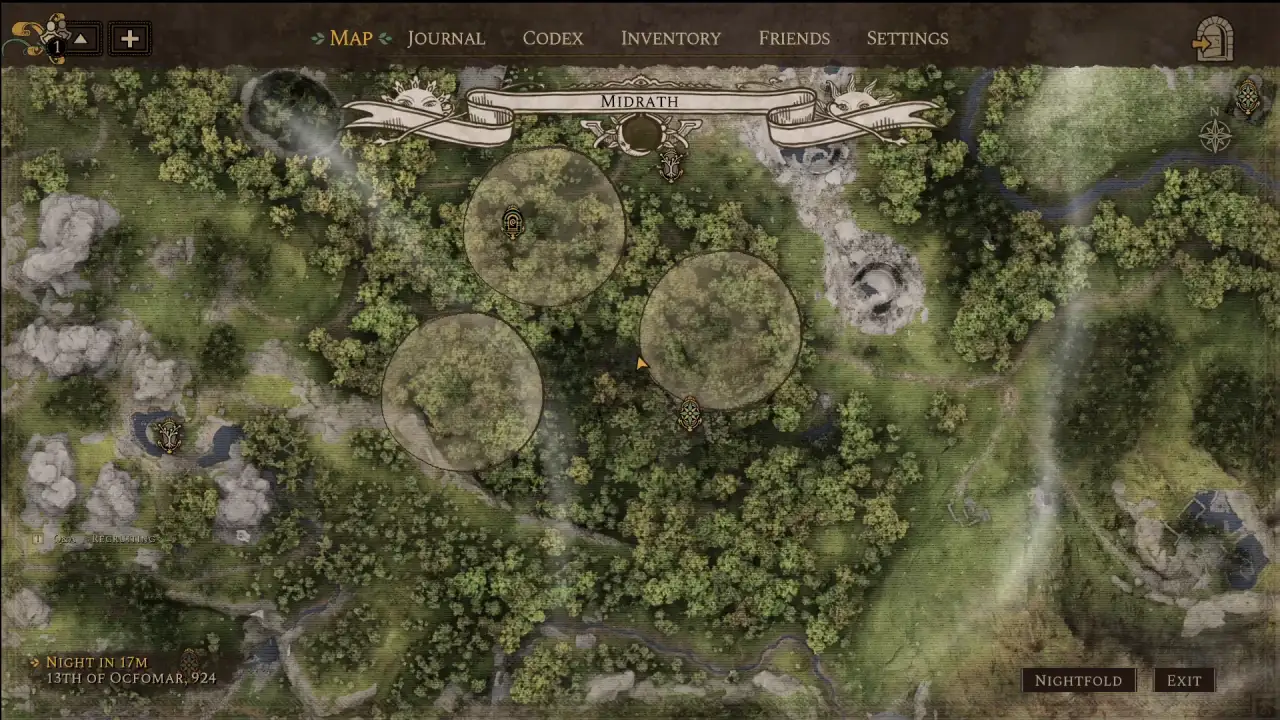Viewport: 1280px width, 720px height.
Task: Show the Friends tab
Action: (794, 38)
